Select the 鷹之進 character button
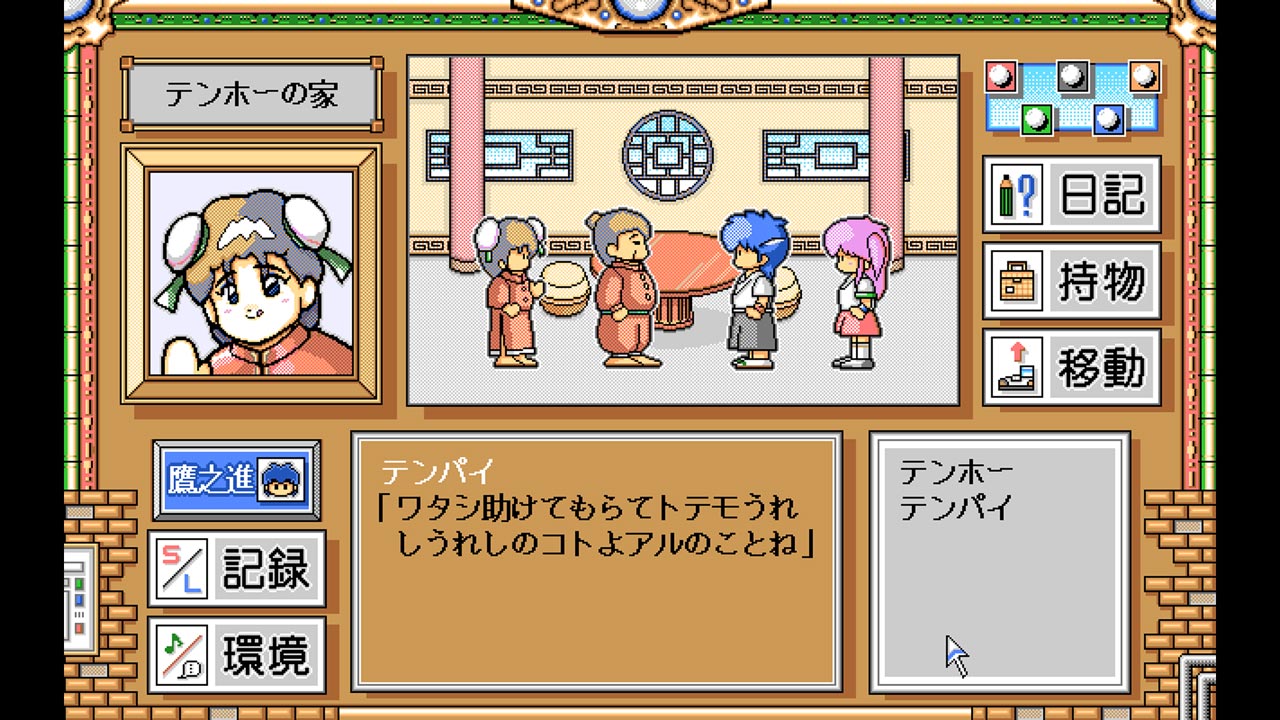The height and width of the screenshot is (720, 1280). point(237,480)
